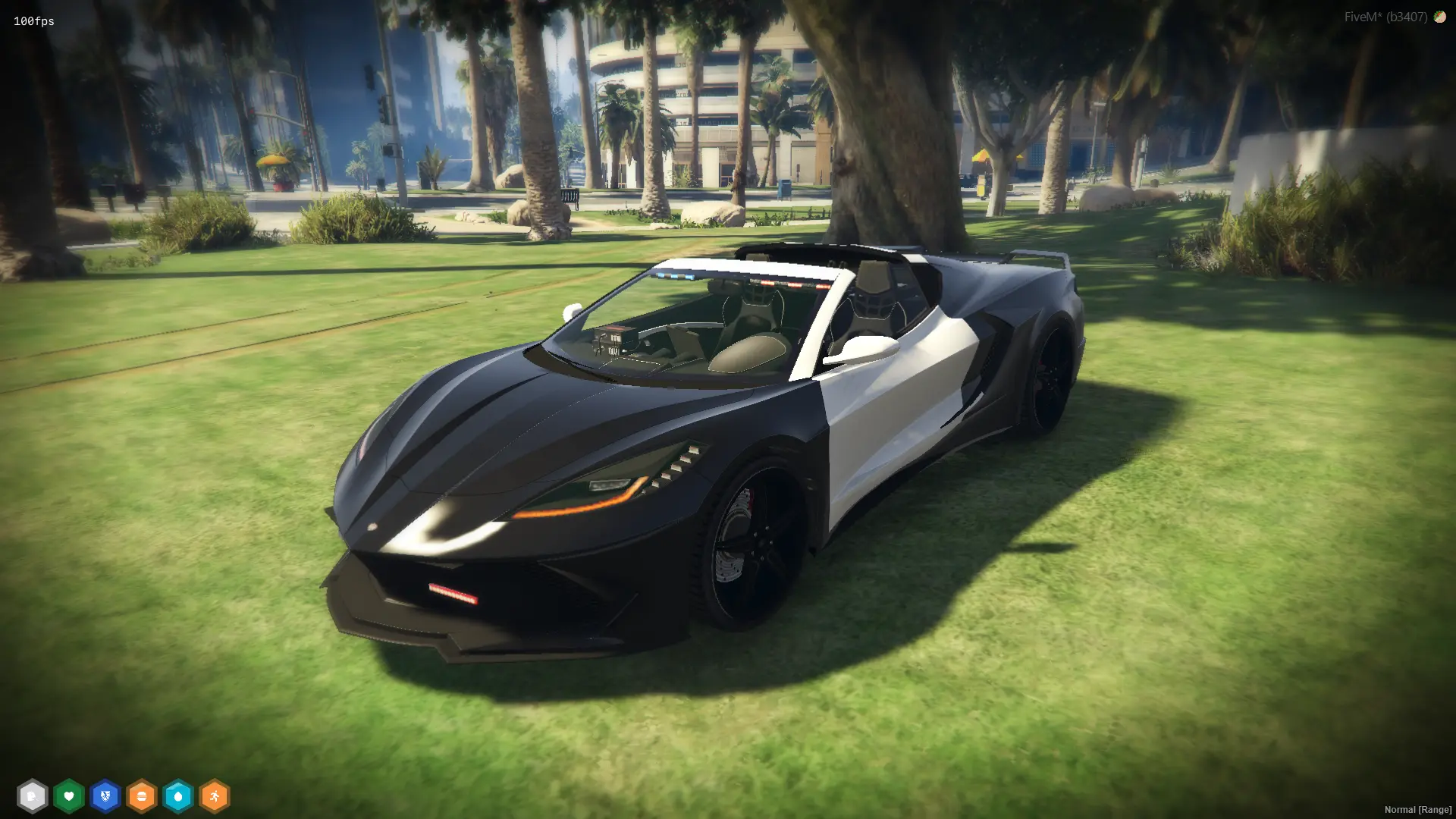
Task: Click the cyan water drop thirst icon
Action: coord(178,796)
